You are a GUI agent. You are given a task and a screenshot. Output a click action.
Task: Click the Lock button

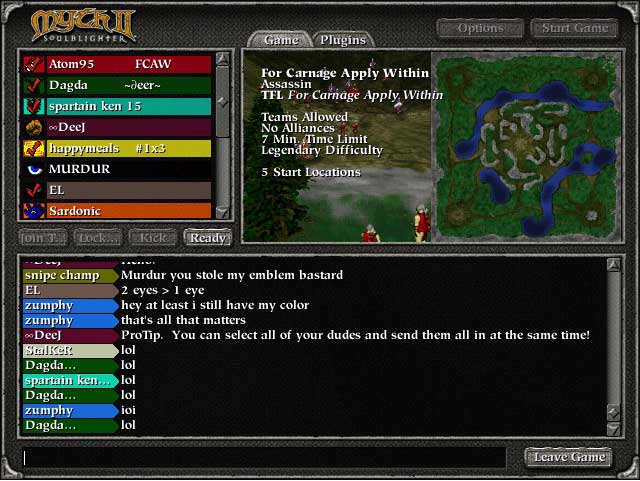click(98, 238)
